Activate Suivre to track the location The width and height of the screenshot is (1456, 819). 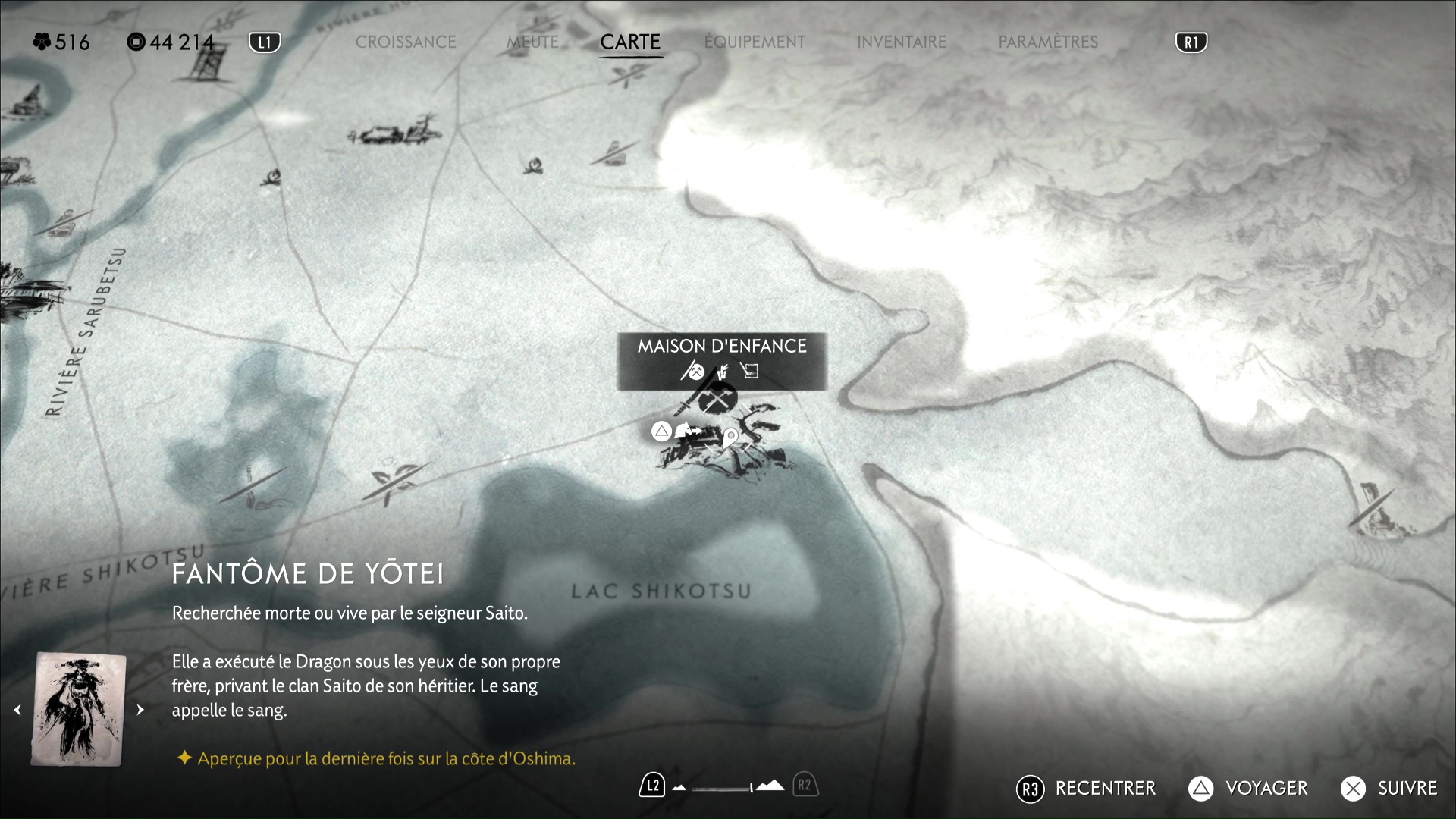pyautogui.click(x=1389, y=789)
